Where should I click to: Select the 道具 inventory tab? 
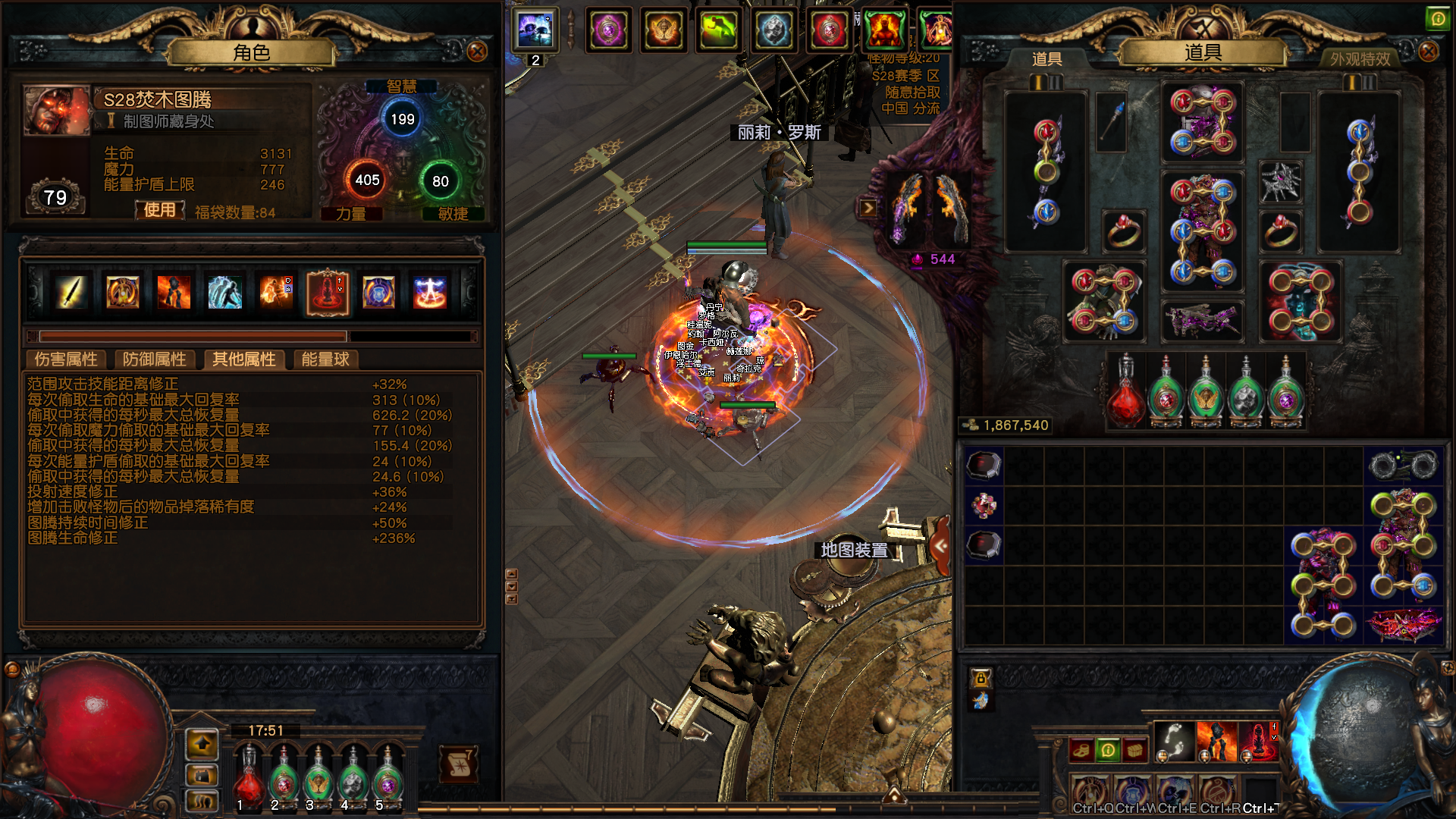coord(1046,58)
